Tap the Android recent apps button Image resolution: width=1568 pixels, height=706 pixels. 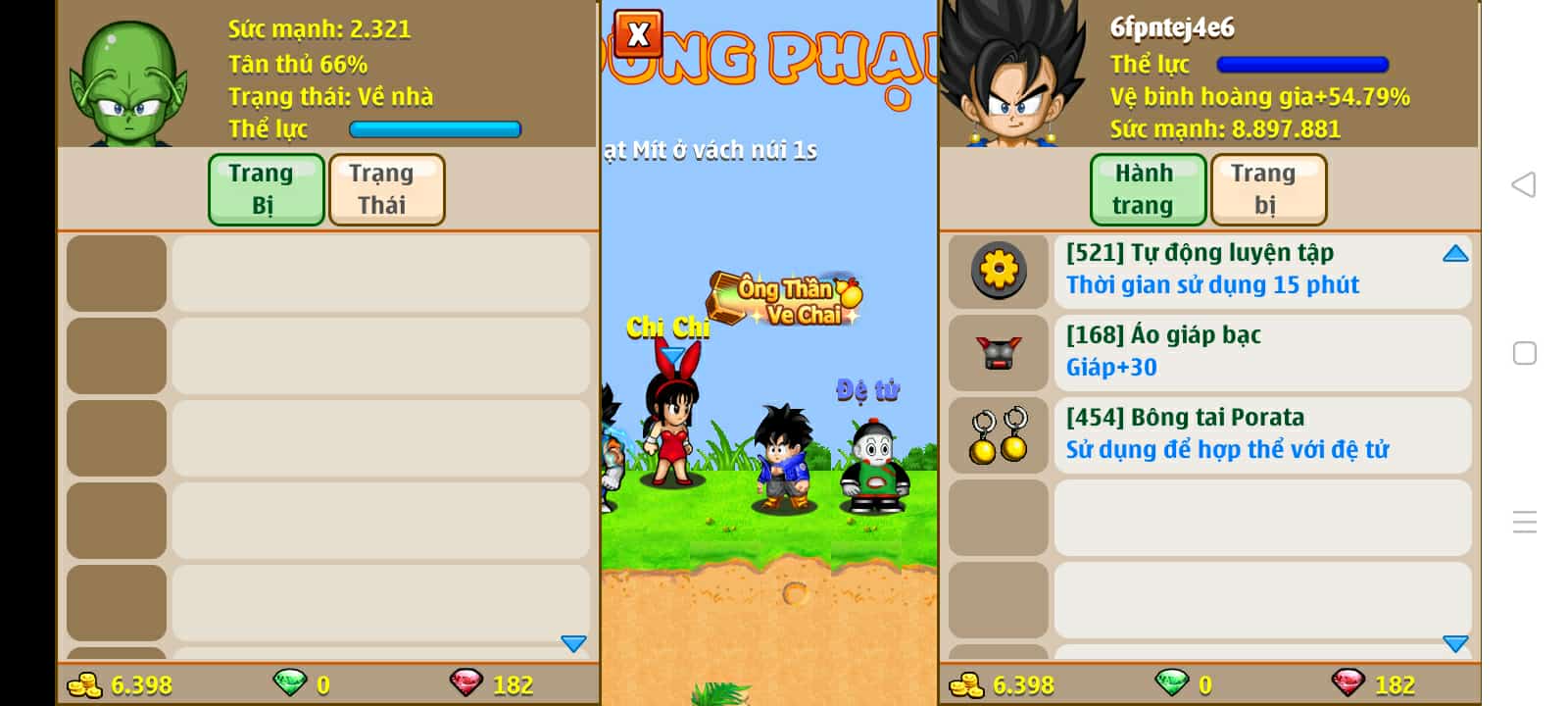click(1524, 522)
